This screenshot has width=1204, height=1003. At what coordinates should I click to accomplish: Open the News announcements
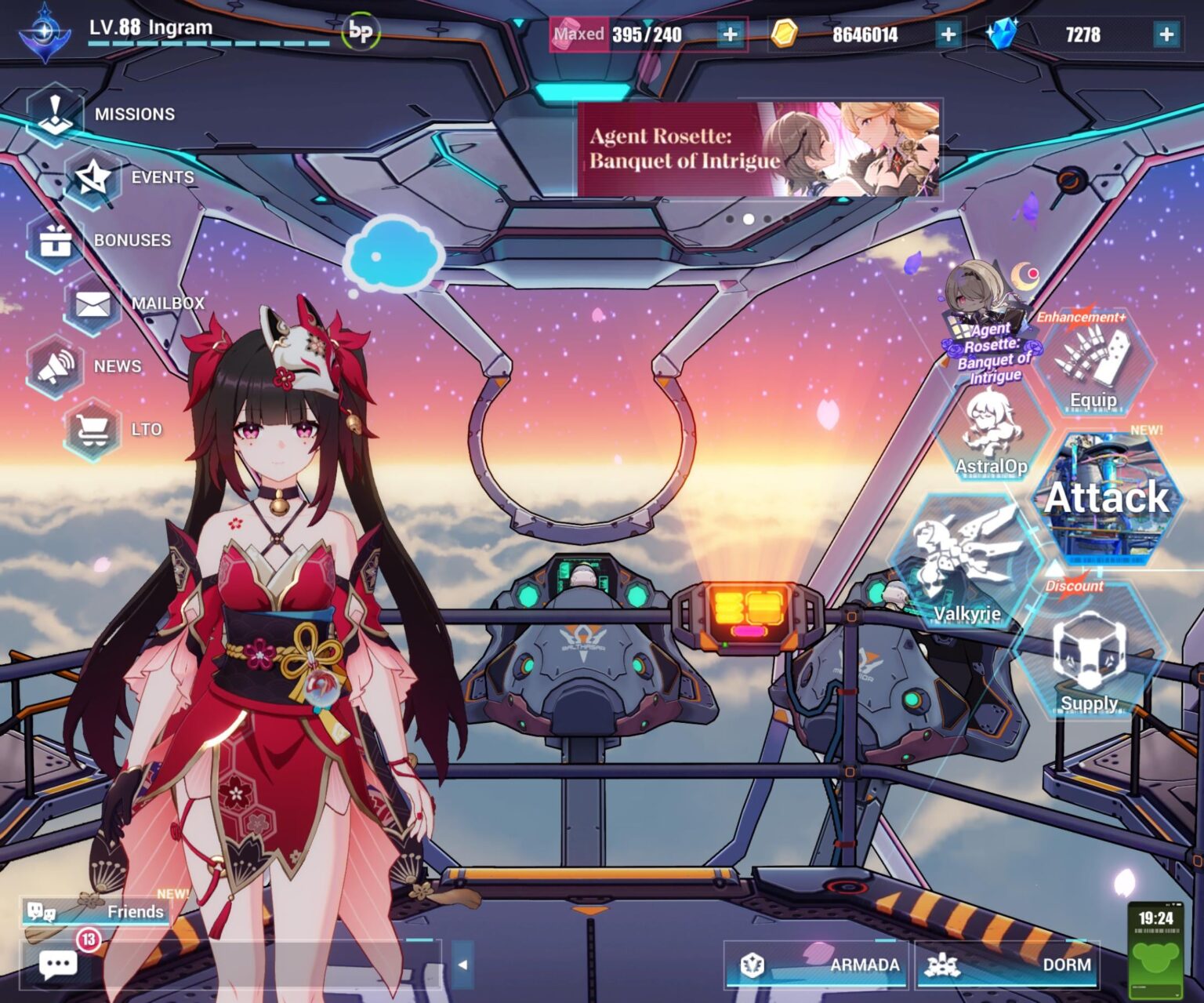(56, 366)
